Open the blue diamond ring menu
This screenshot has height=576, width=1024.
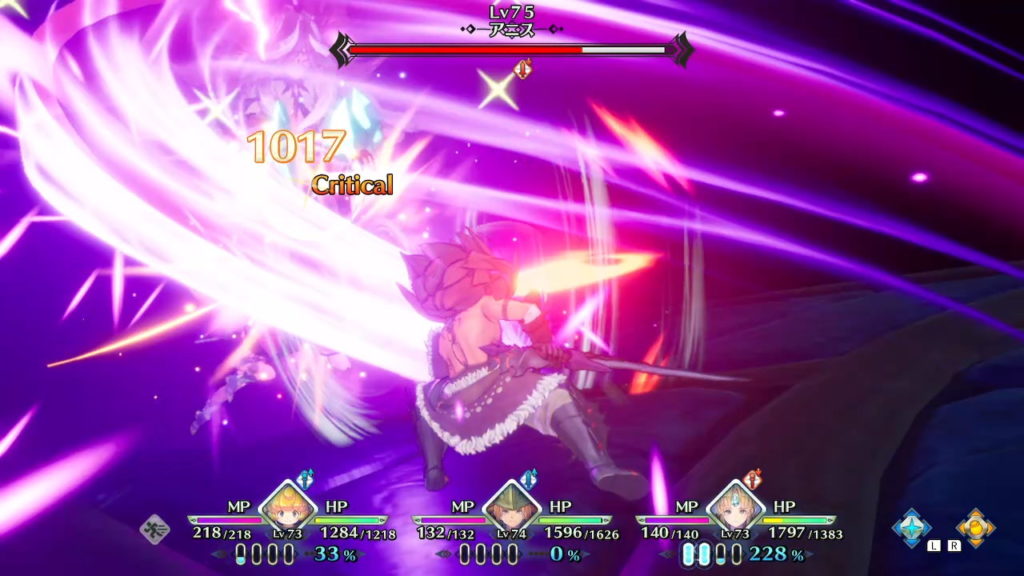912,527
